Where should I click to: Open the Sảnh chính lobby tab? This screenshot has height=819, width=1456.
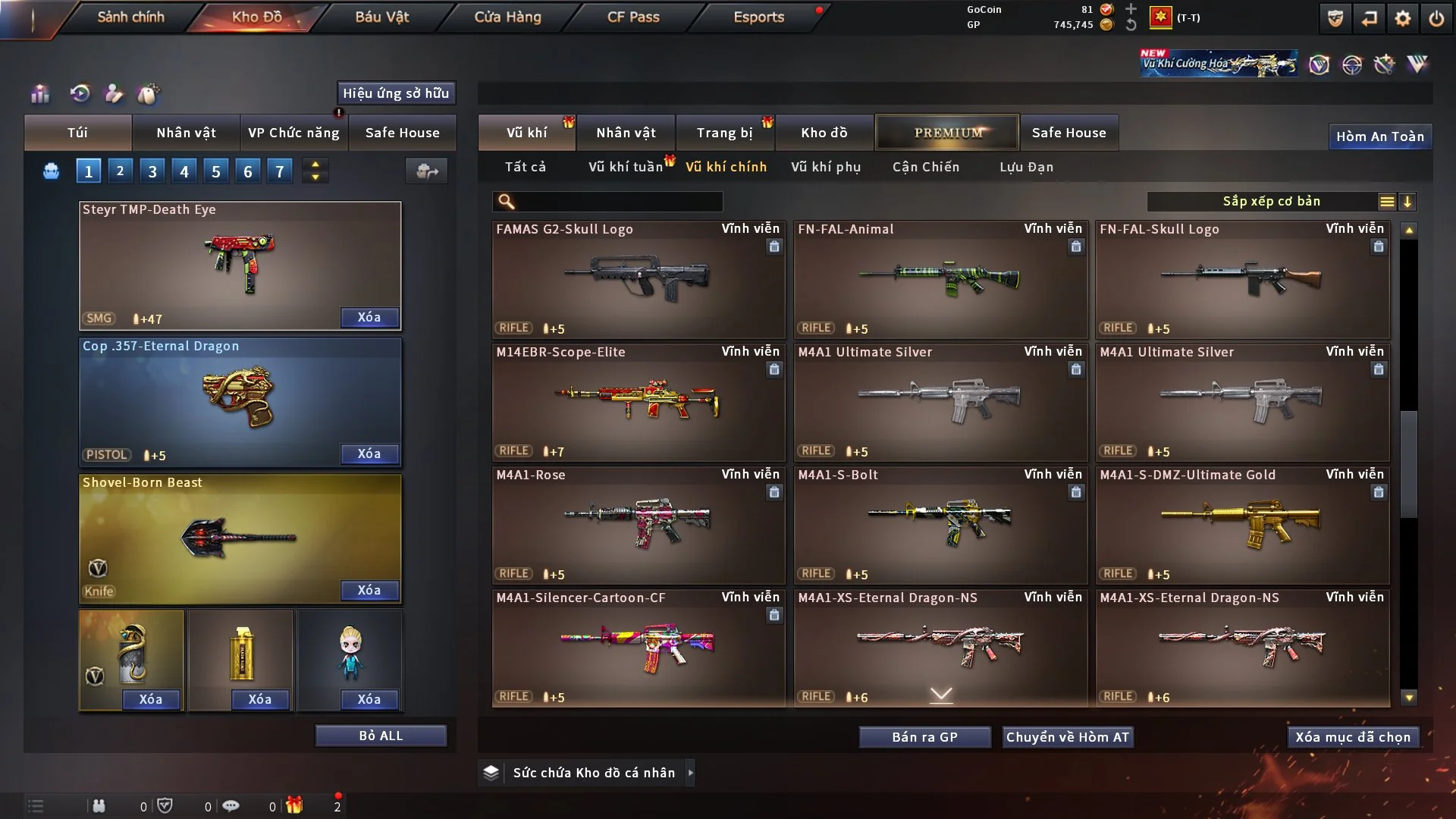130,17
